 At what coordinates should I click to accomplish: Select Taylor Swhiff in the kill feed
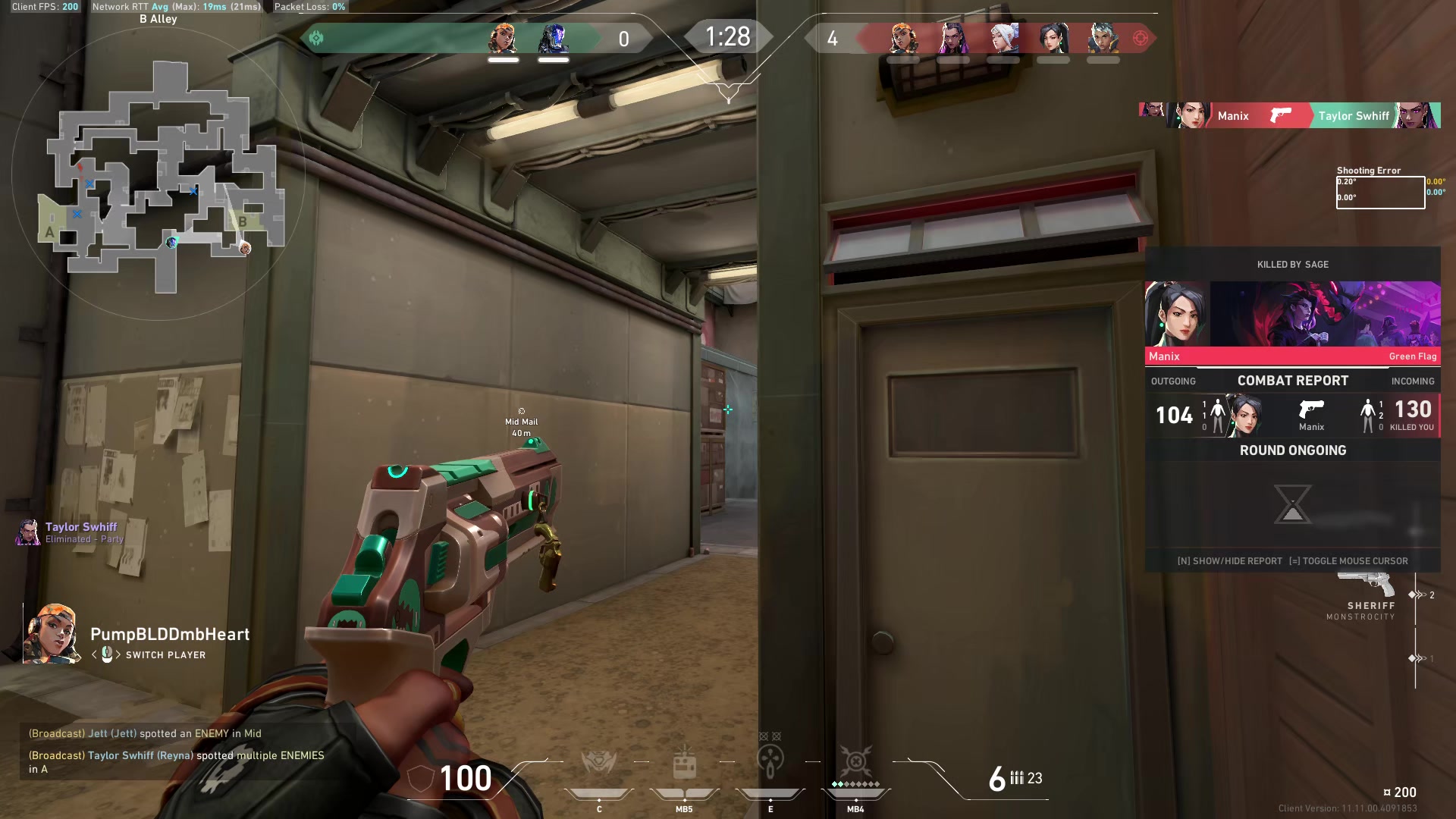click(1354, 115)
